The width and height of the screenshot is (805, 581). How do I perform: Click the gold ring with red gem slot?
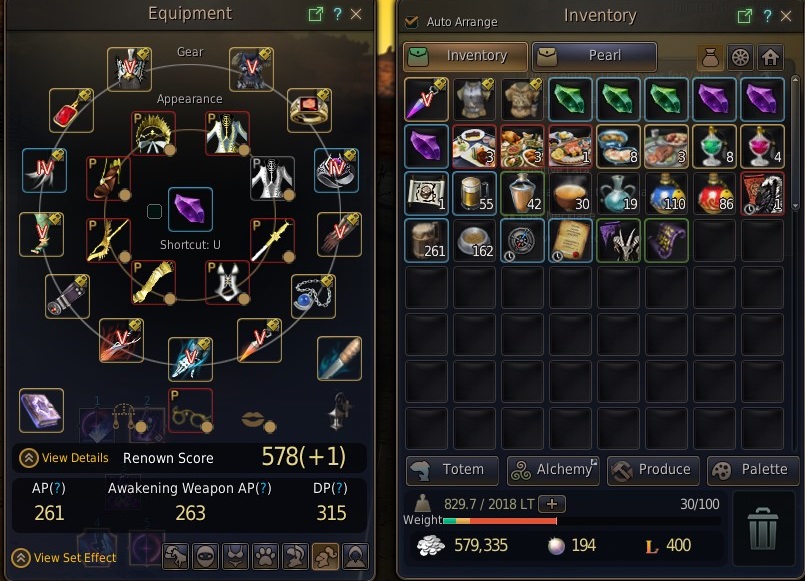tap(309, 110)
